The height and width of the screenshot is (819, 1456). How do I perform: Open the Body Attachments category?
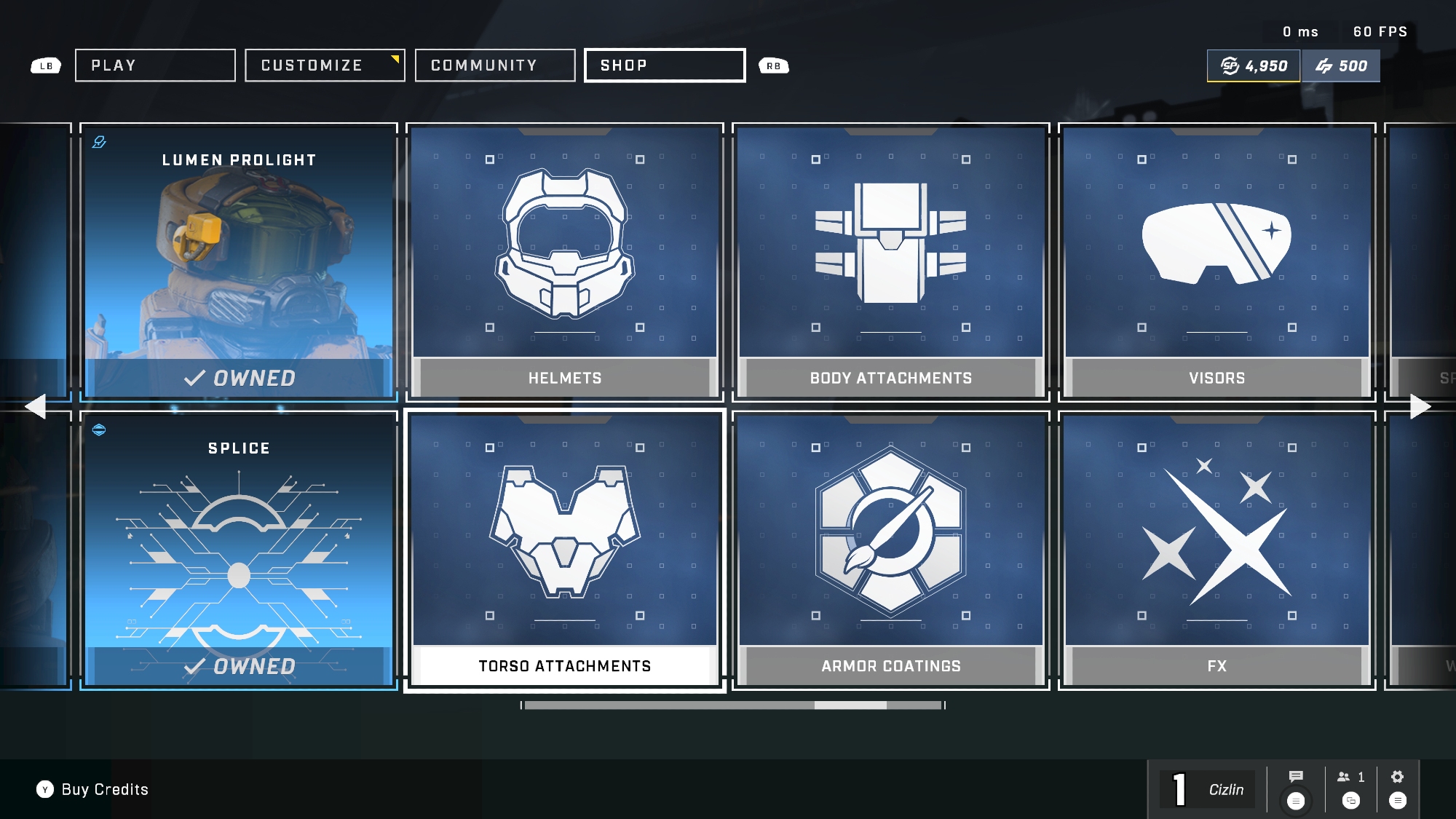[891, 261]
